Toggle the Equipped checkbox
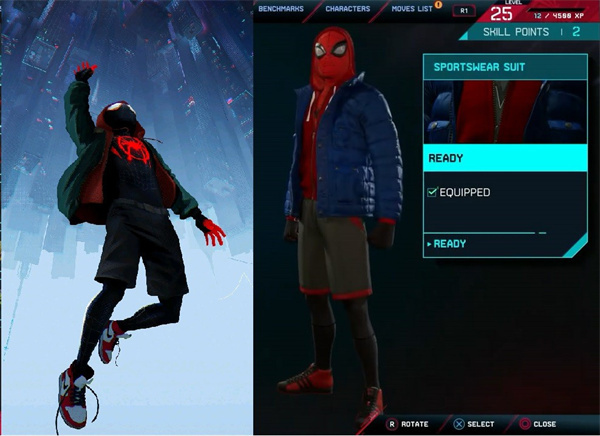 [433, 192]
